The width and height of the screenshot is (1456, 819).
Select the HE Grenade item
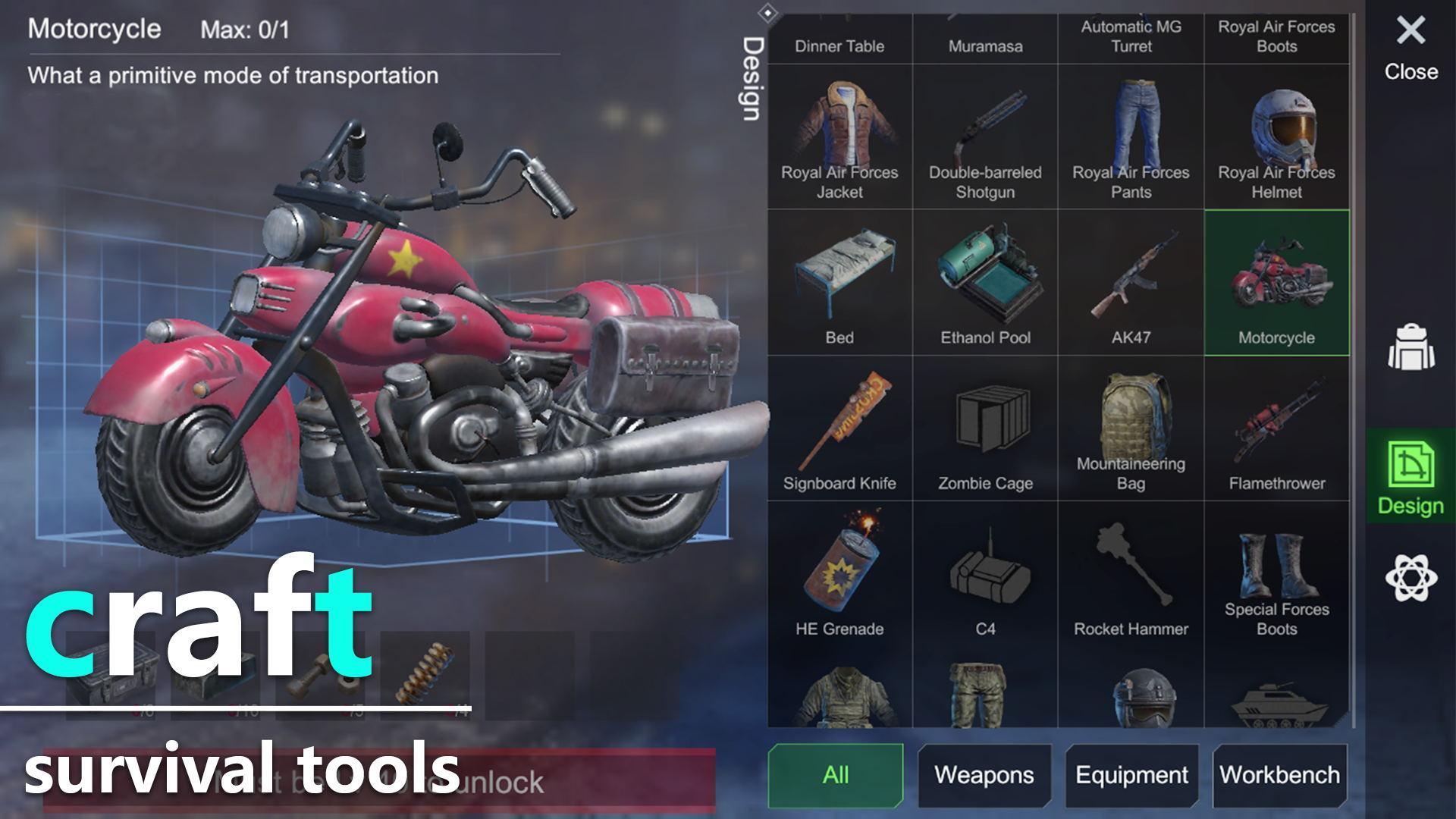point(839,576)
